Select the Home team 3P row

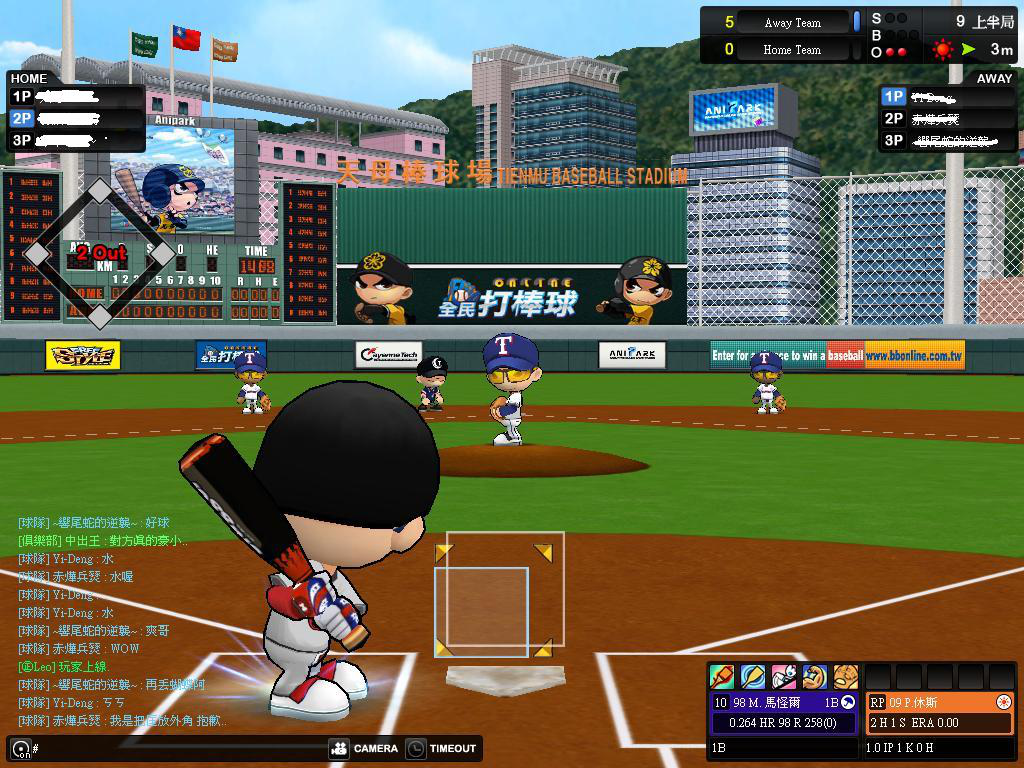75,140
